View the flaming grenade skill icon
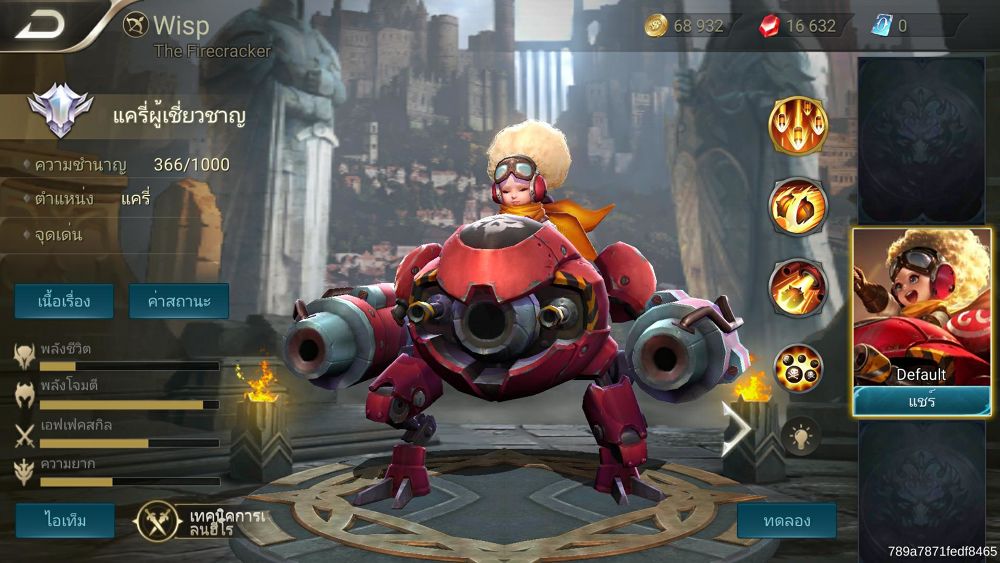 tap(797, 206)
